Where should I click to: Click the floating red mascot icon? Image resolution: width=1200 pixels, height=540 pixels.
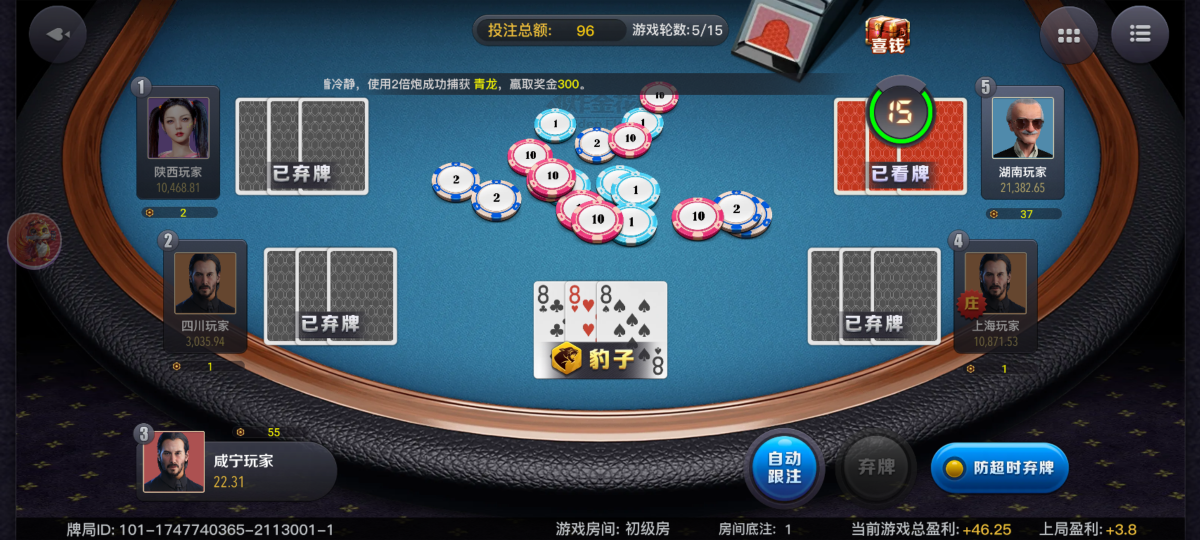pyautogui.click(x=35, y=240)
